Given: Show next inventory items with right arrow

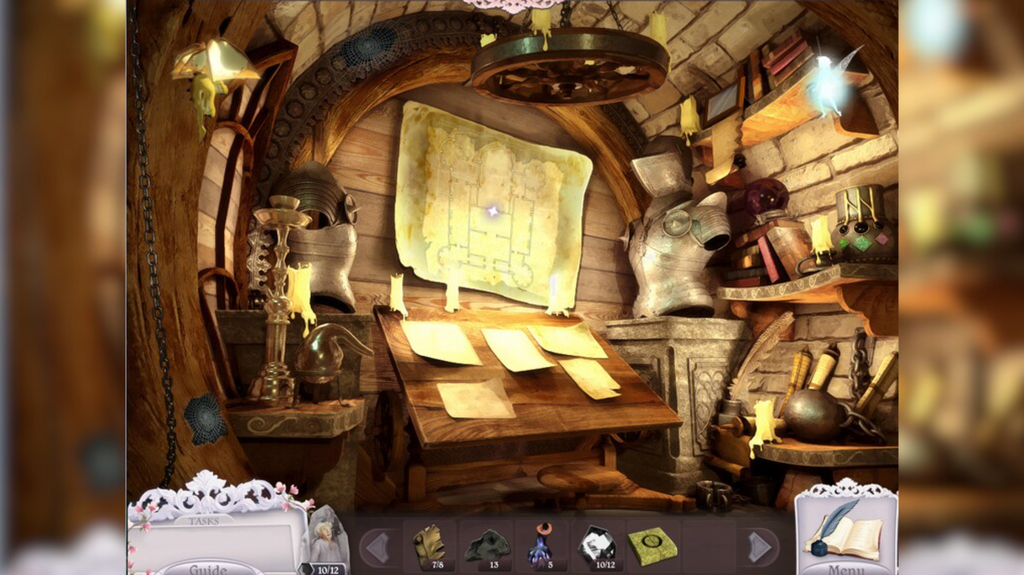Looking at the screenshot, I should click(x=759, y=547).
